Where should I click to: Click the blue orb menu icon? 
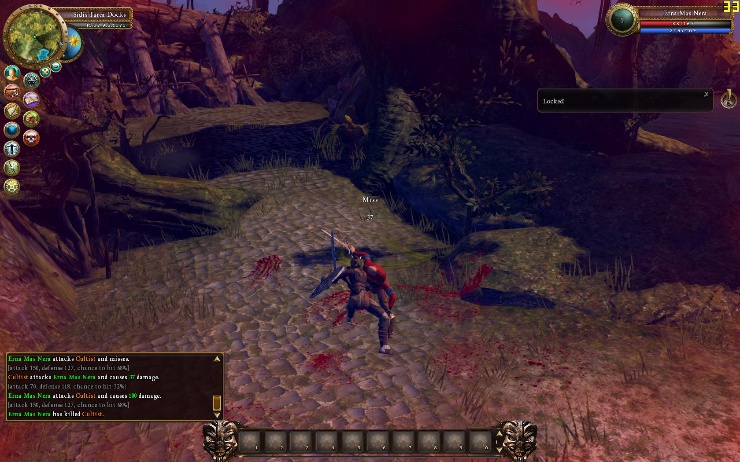12,129
